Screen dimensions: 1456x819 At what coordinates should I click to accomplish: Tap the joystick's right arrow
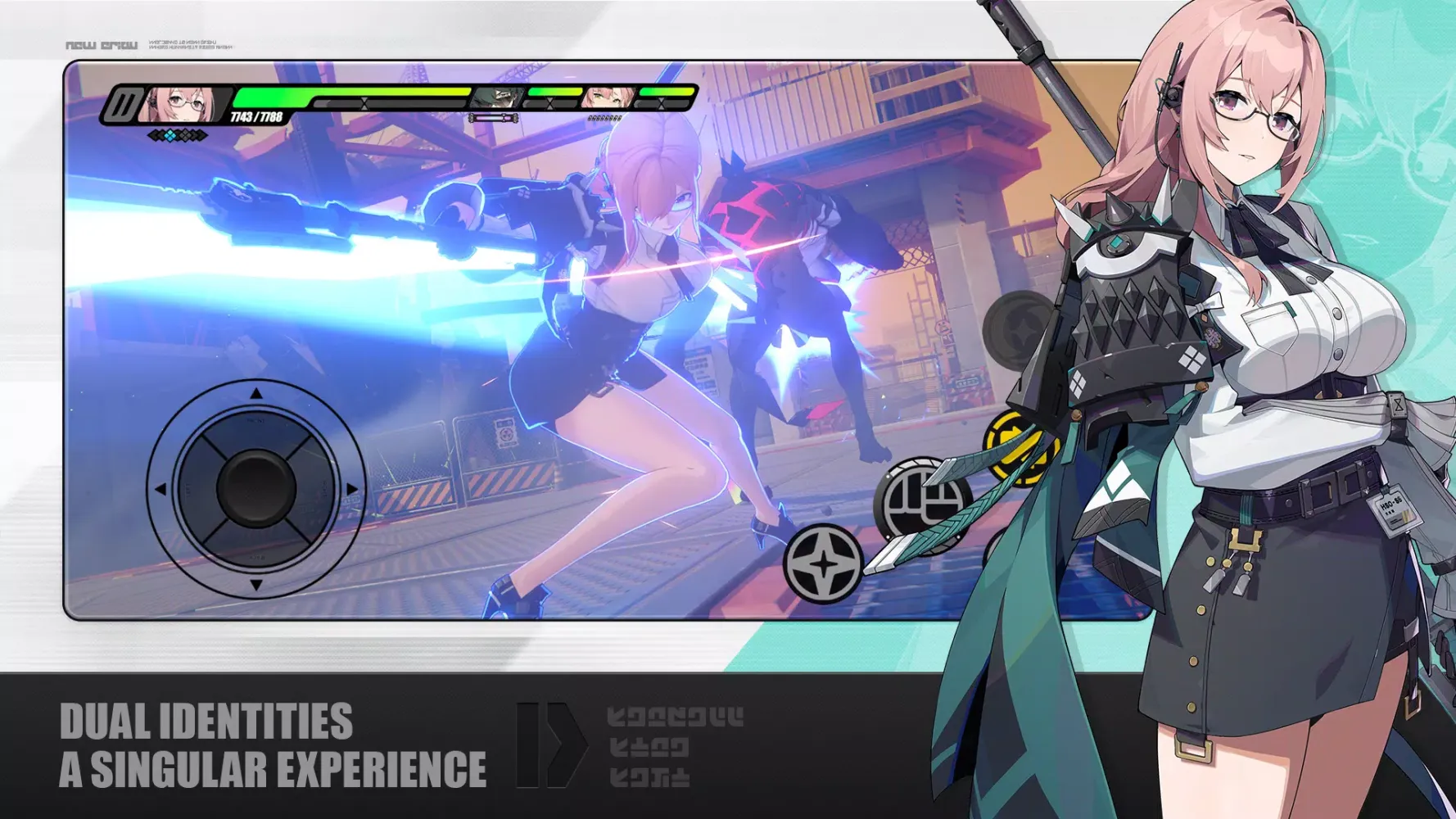click(352, 489)
